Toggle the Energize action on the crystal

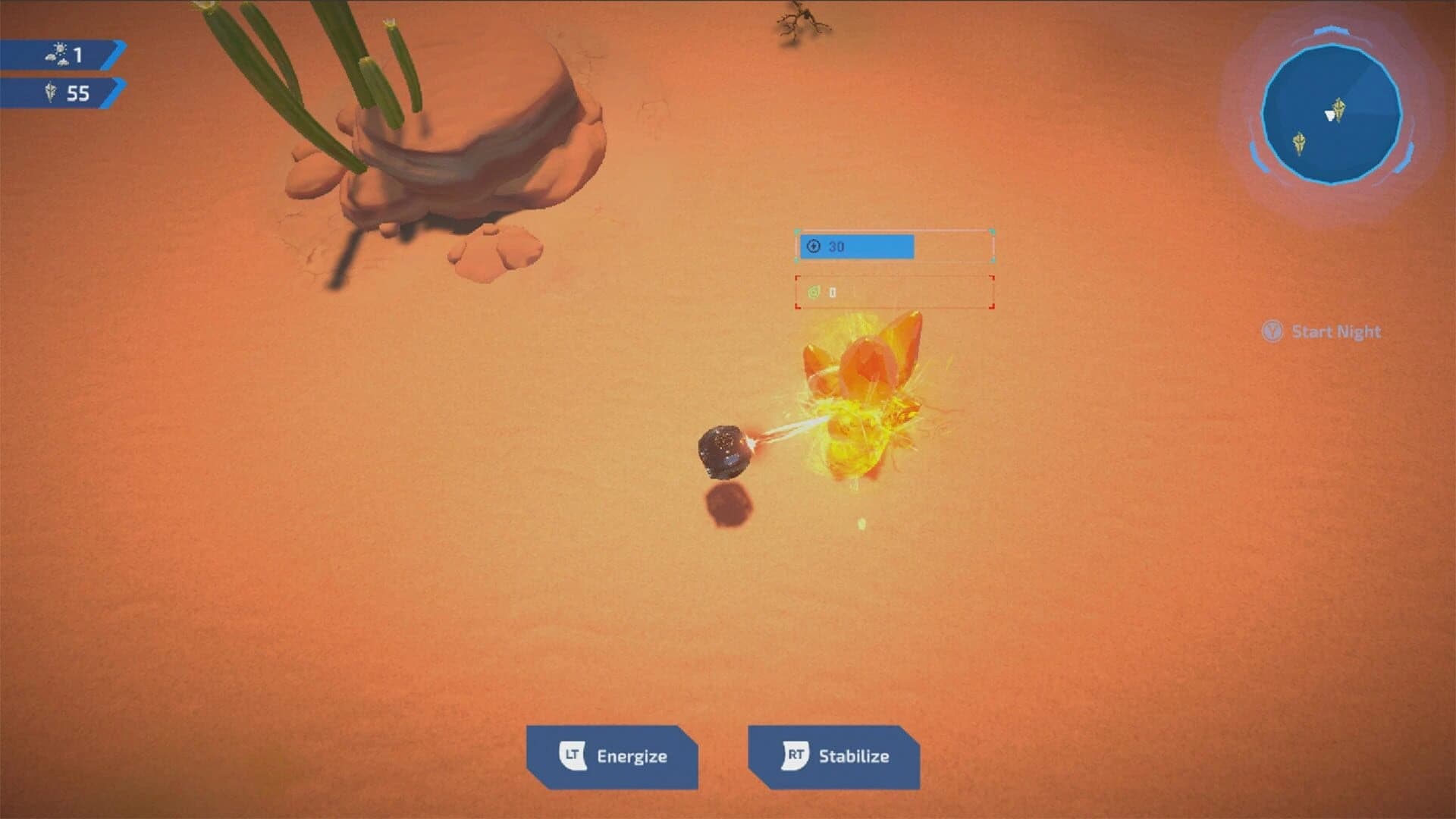point(614,755)
